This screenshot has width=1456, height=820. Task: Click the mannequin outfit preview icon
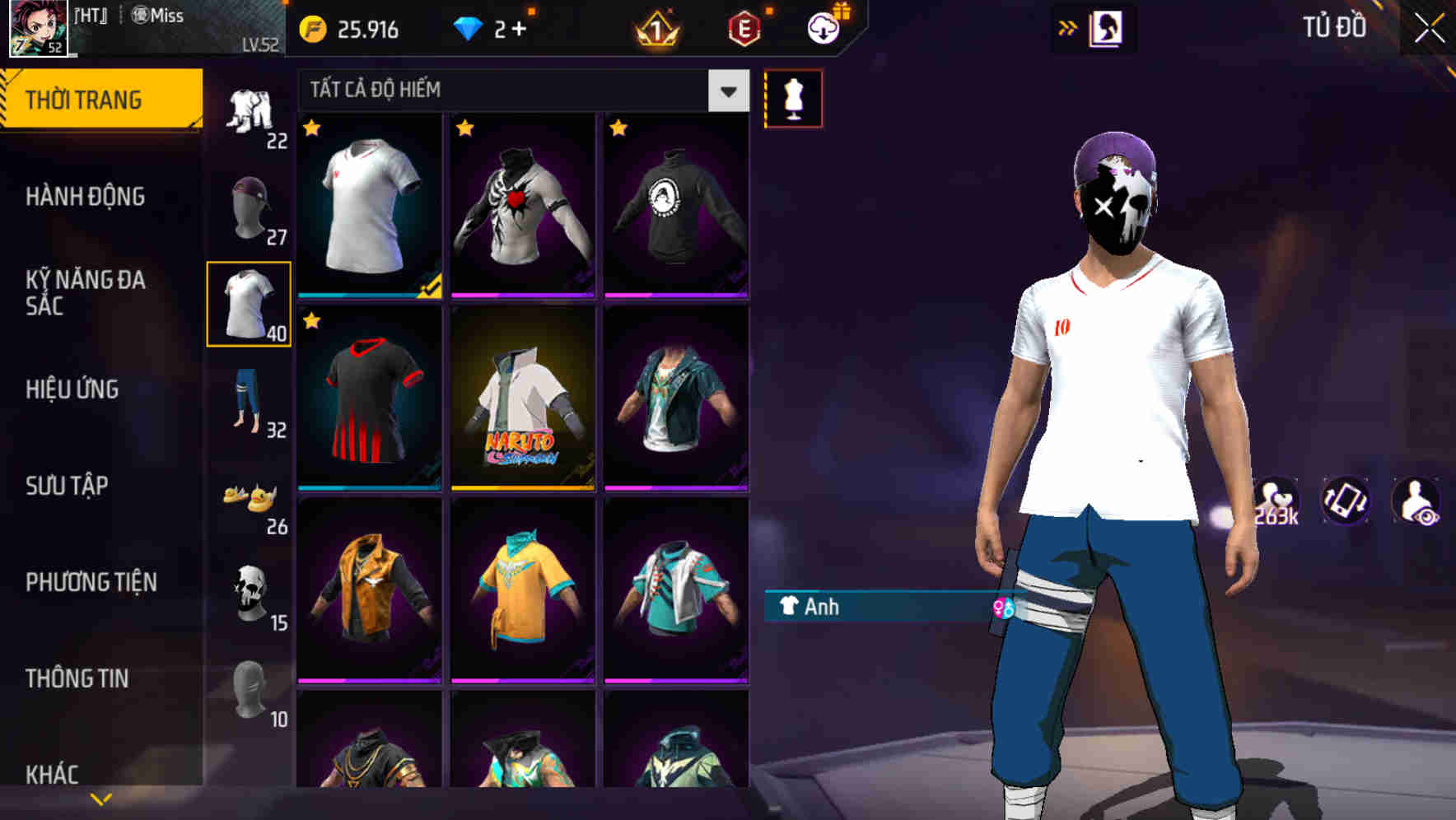point(793,97)
